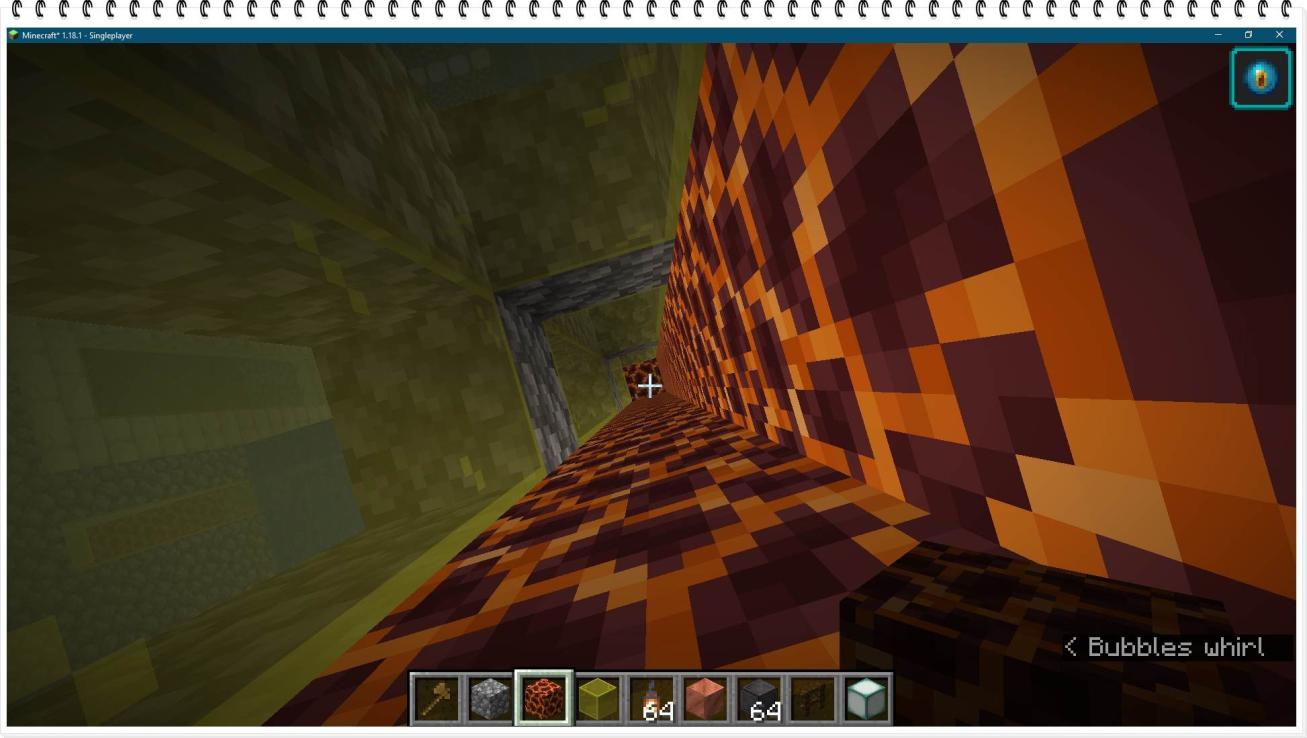Click the soul torch status icon top-right
The width and height of the screenshot is (1307, 738).
coord(1261,76)
